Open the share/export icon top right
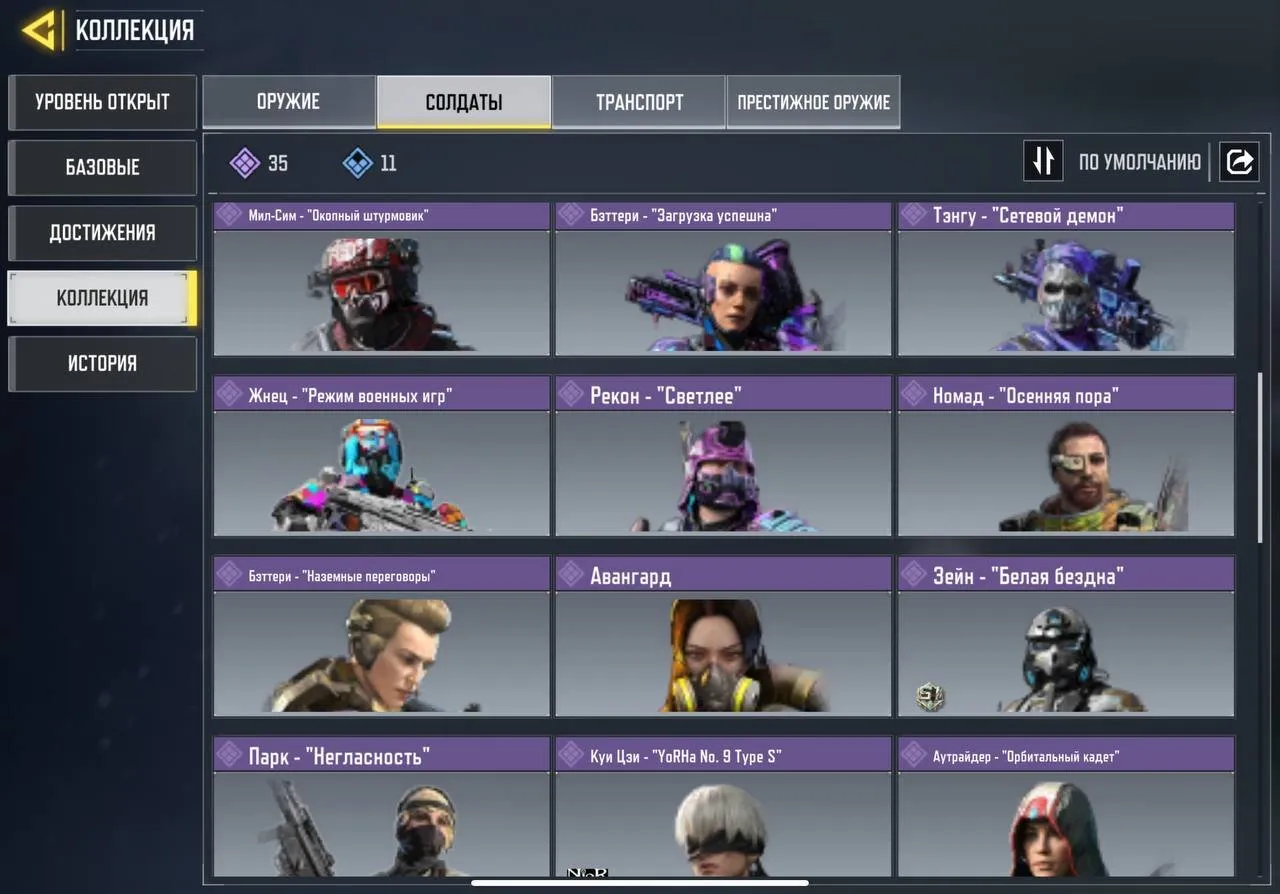1280x894 pixels. click(1239, 161)
